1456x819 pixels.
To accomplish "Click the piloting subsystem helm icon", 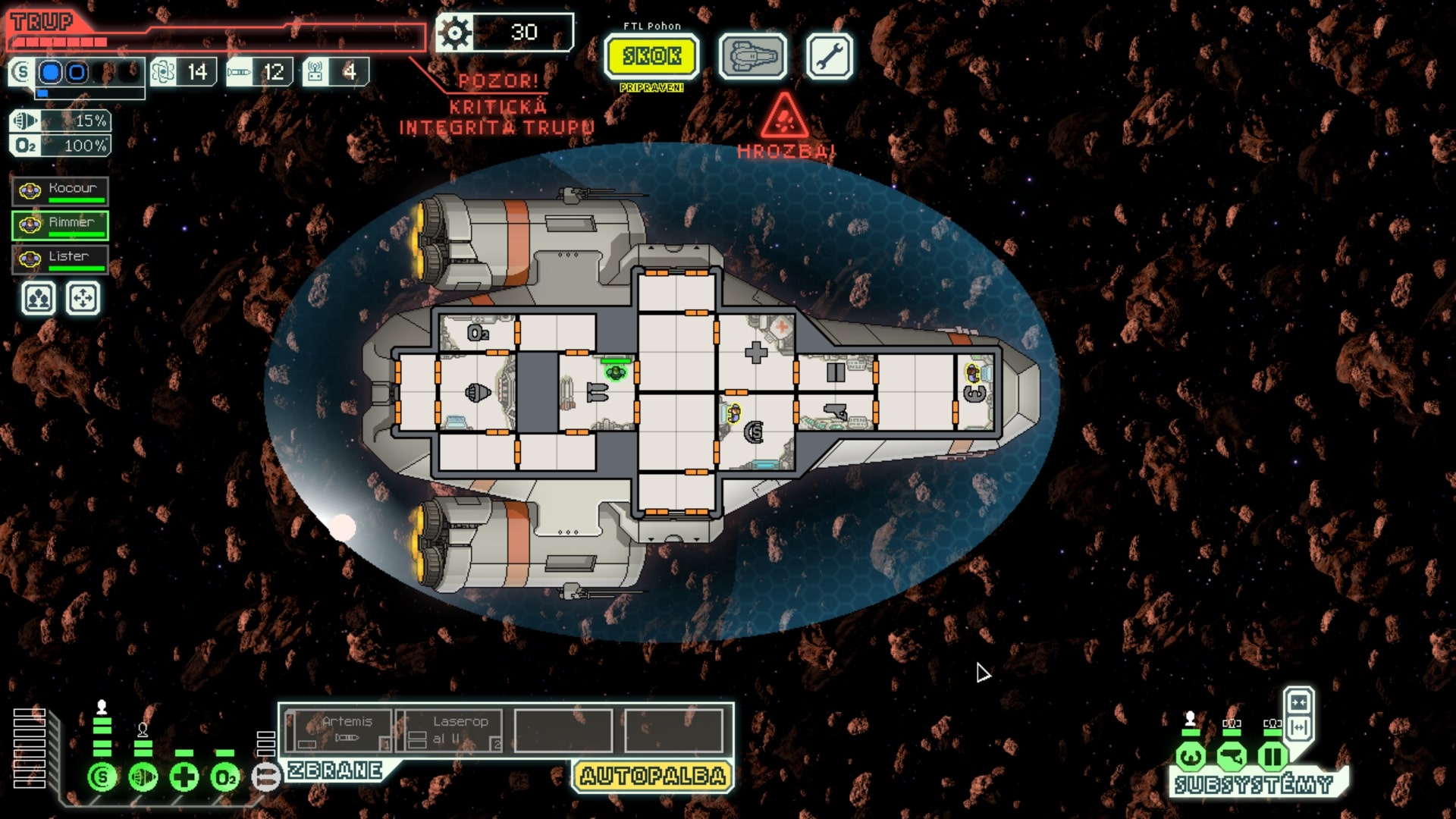I will click(x=1191, y=755).
